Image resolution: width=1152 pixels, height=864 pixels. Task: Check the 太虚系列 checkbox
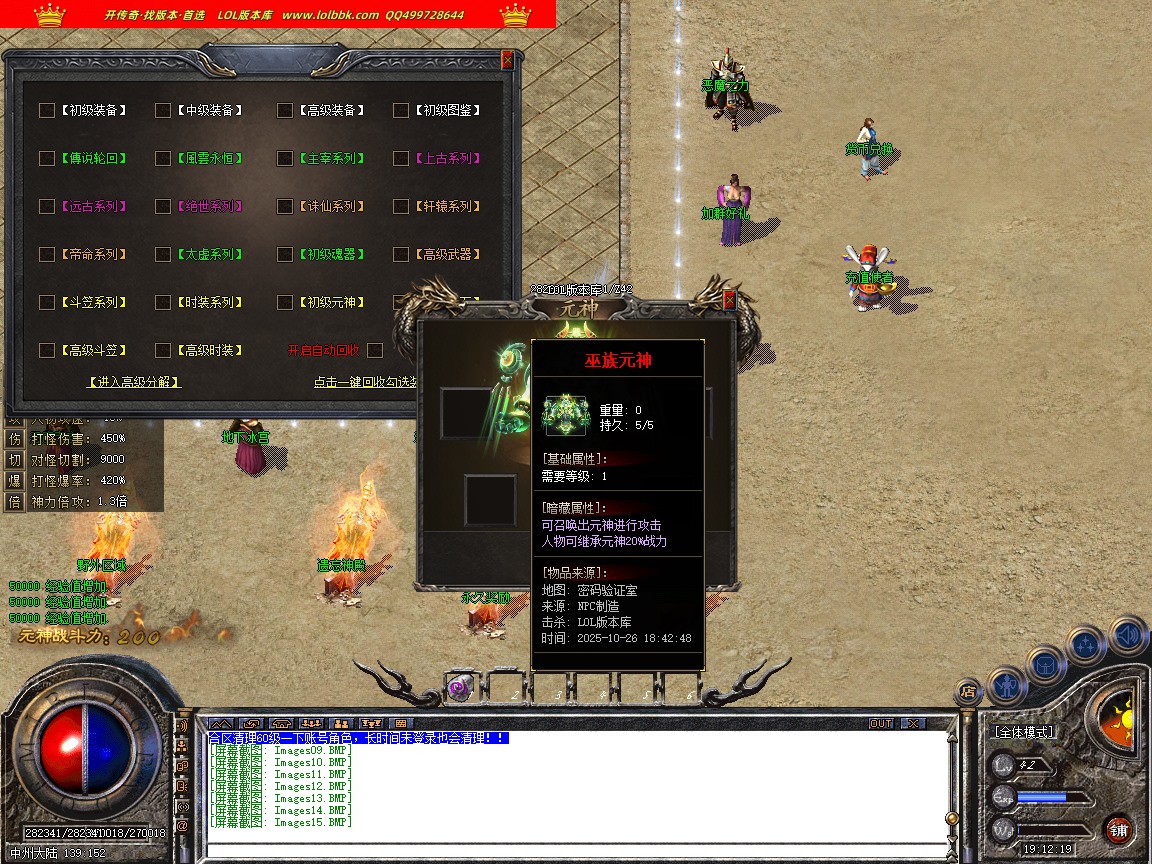[163, 254]
